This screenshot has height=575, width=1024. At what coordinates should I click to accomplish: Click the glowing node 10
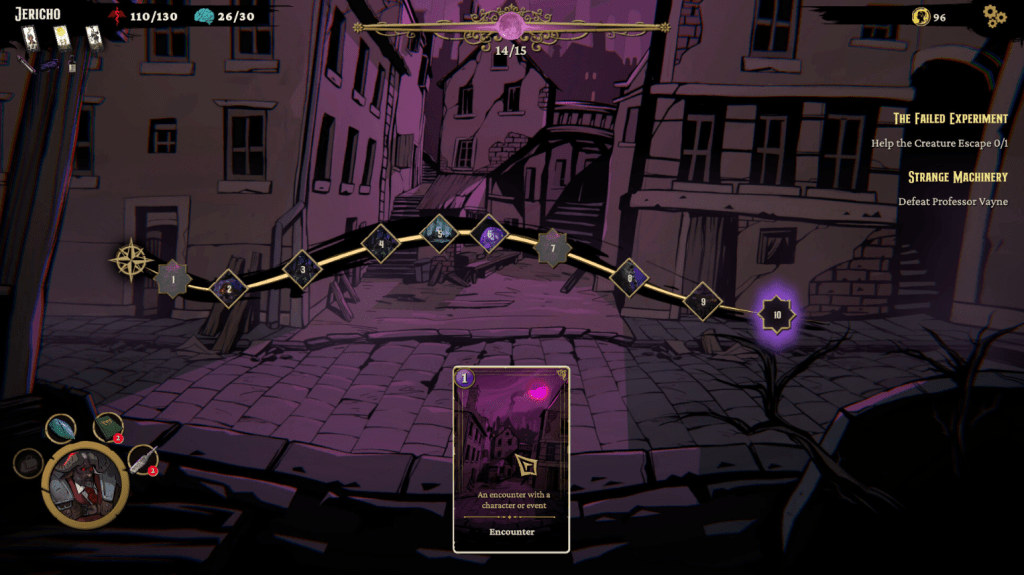point(777,315)
